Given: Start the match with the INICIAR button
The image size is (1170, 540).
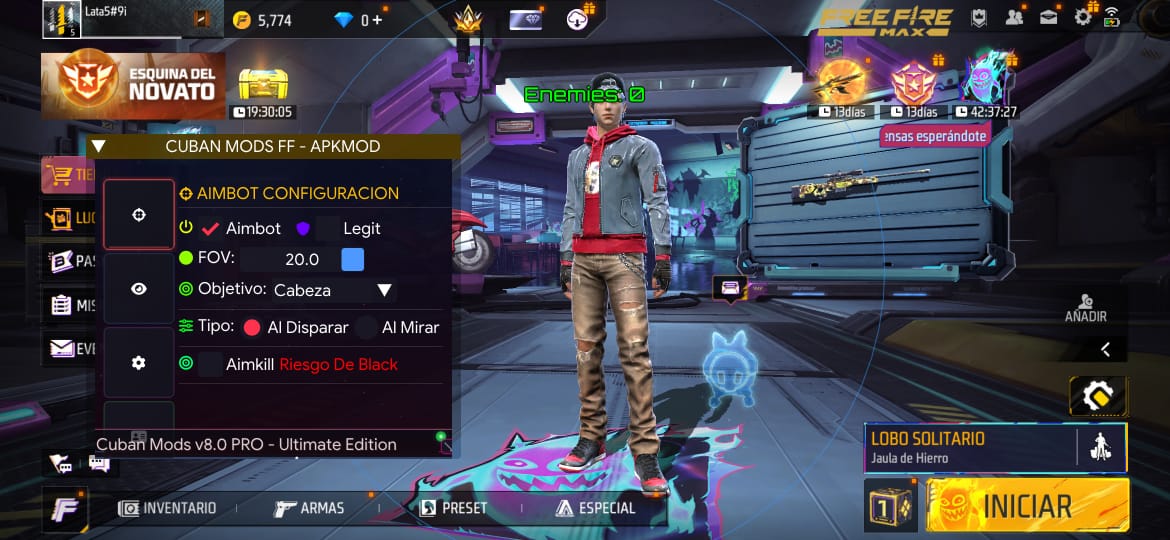Looking at the screenshot, I should [1027, 505].
